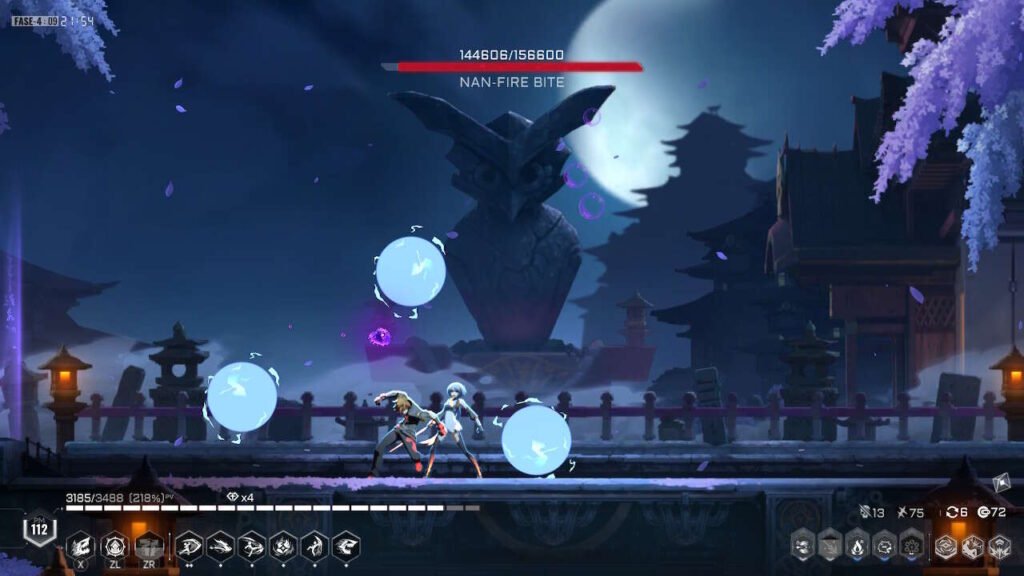The image size is (1024, 576).
Task: Select the eye-shaped hexagon skill icon
Action: coord(191,546)
